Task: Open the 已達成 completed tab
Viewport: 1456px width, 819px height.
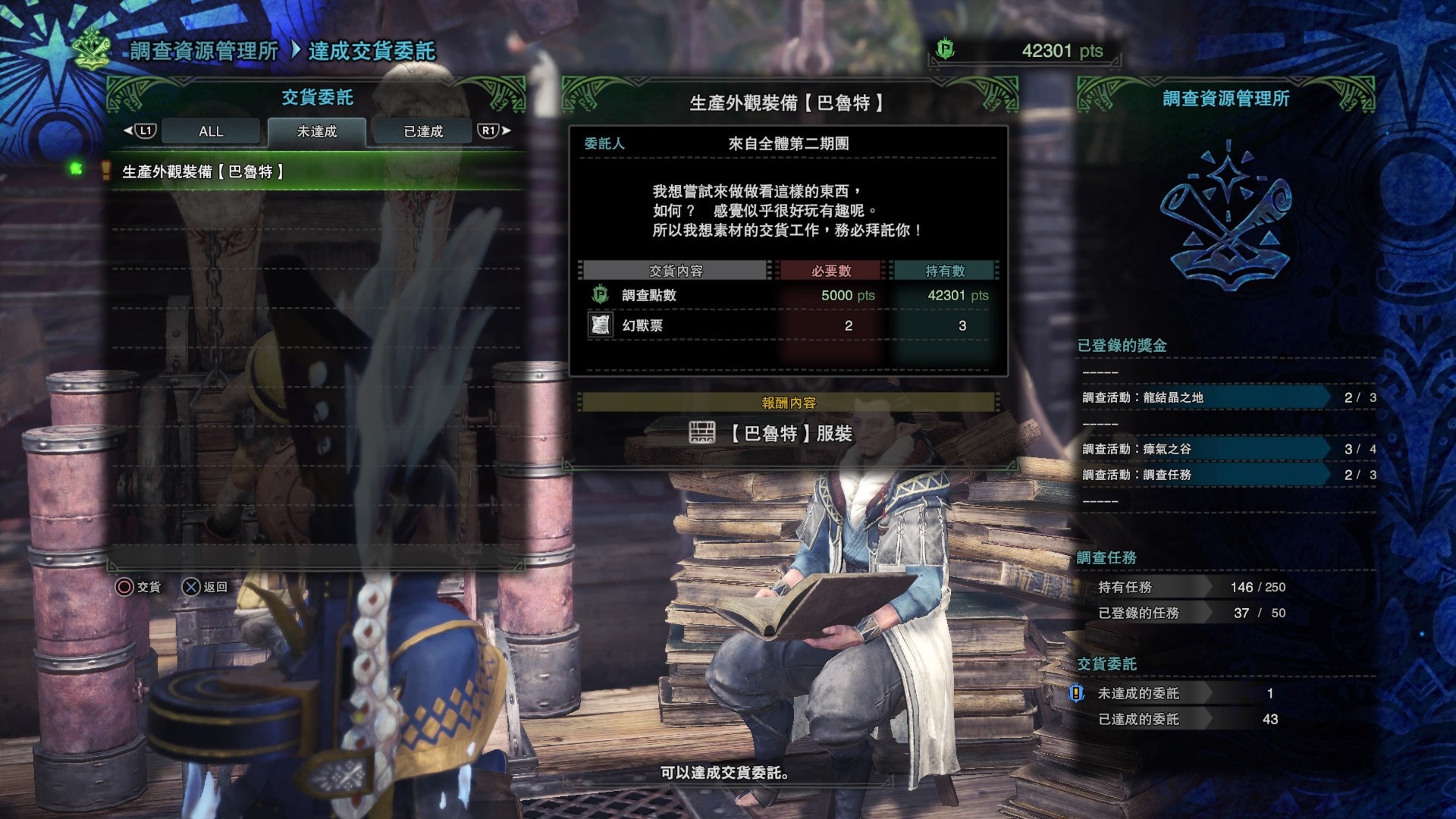Action: click(x=422, y=131)
